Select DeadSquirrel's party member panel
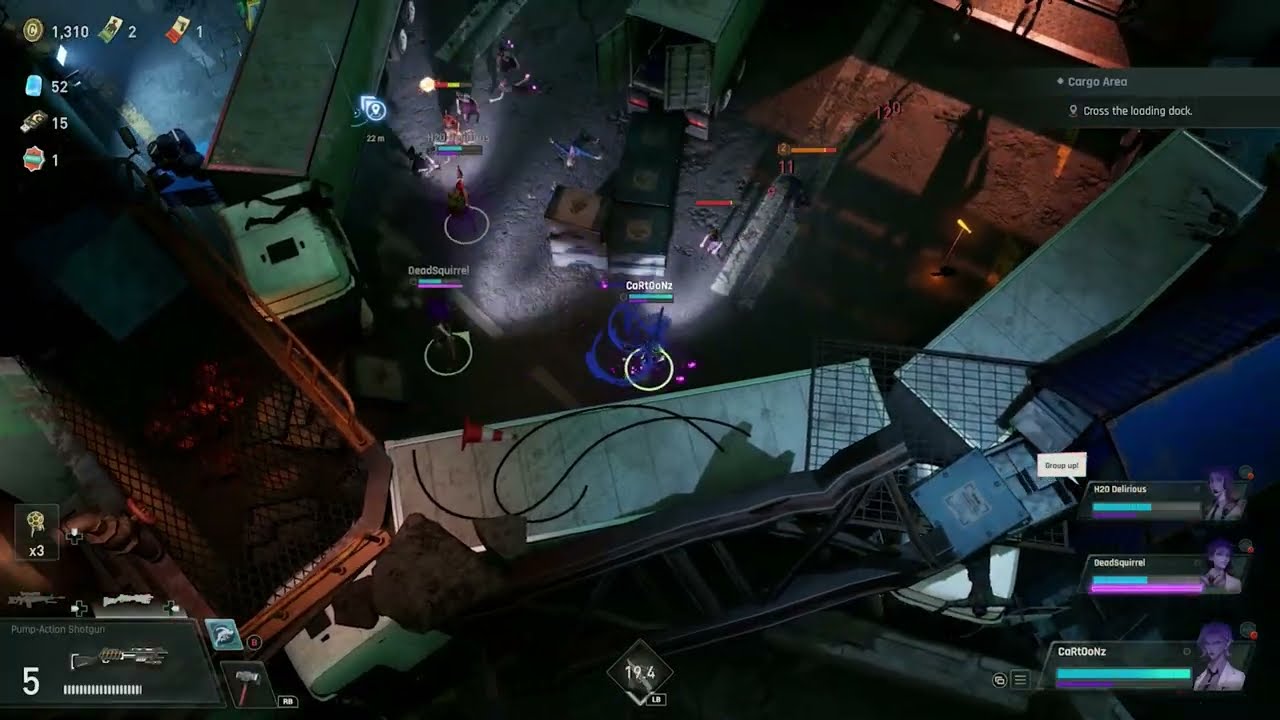This screenshot has width=1280, height=720. [x=1165, y=573]
